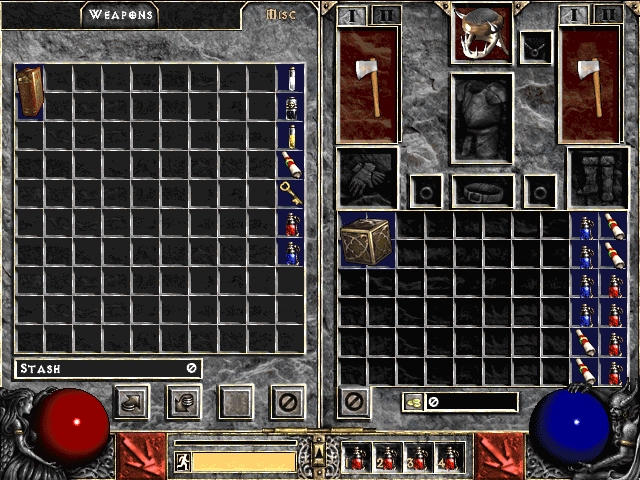Viewport: 640px width, 480px height.
Task: Click the empty boots slot
Action: [598, 177]
